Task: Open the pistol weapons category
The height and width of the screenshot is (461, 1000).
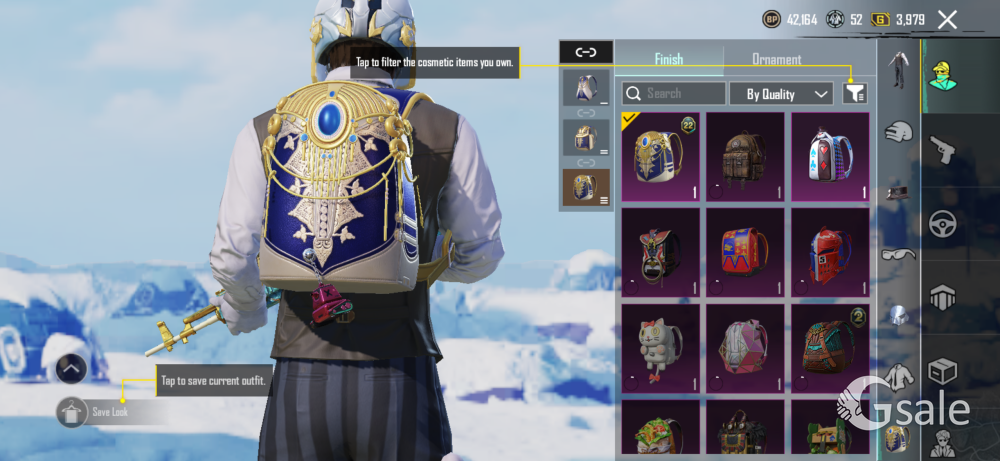Action: (942, 150)
